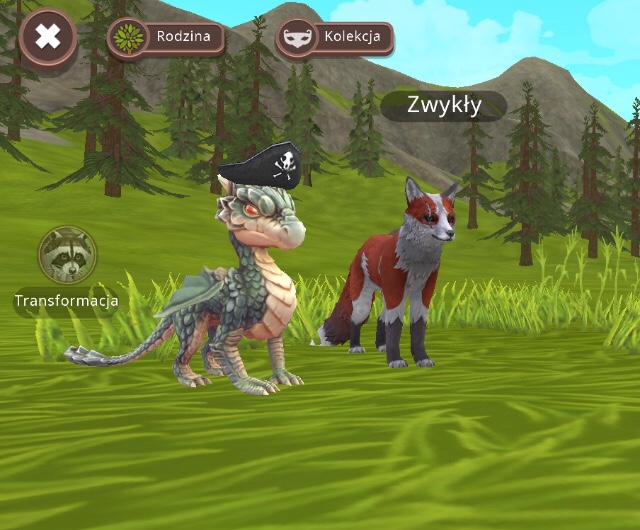Image resolution: width=640 pixels, height=530 pixels.
Task: Click the raccoon Transformacja icon
Action: click(x=67, y=255)
